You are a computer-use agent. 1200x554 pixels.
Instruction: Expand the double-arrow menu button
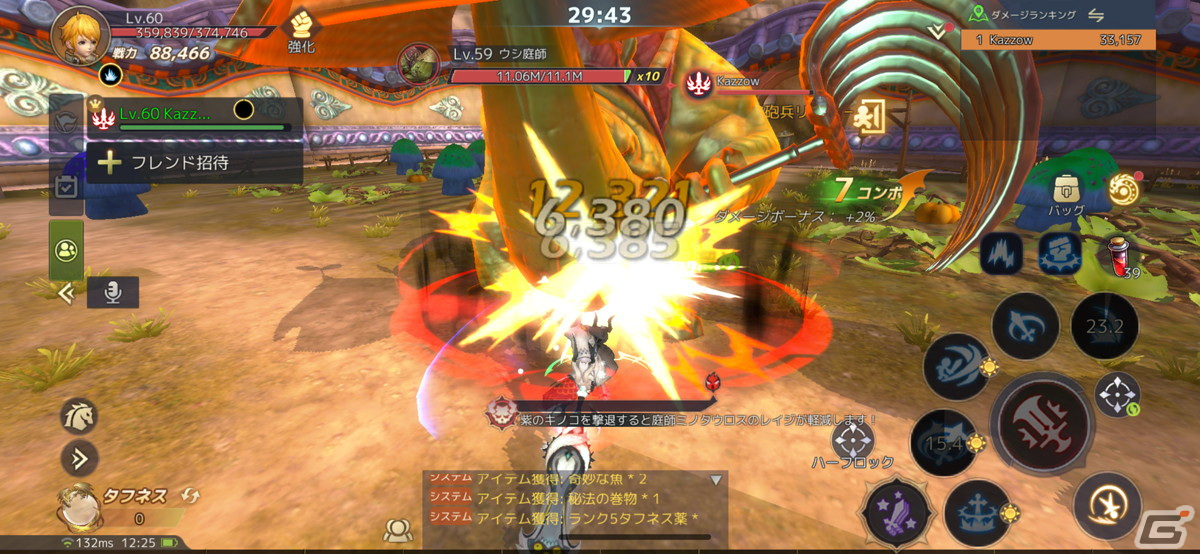[x=79, y=458]
